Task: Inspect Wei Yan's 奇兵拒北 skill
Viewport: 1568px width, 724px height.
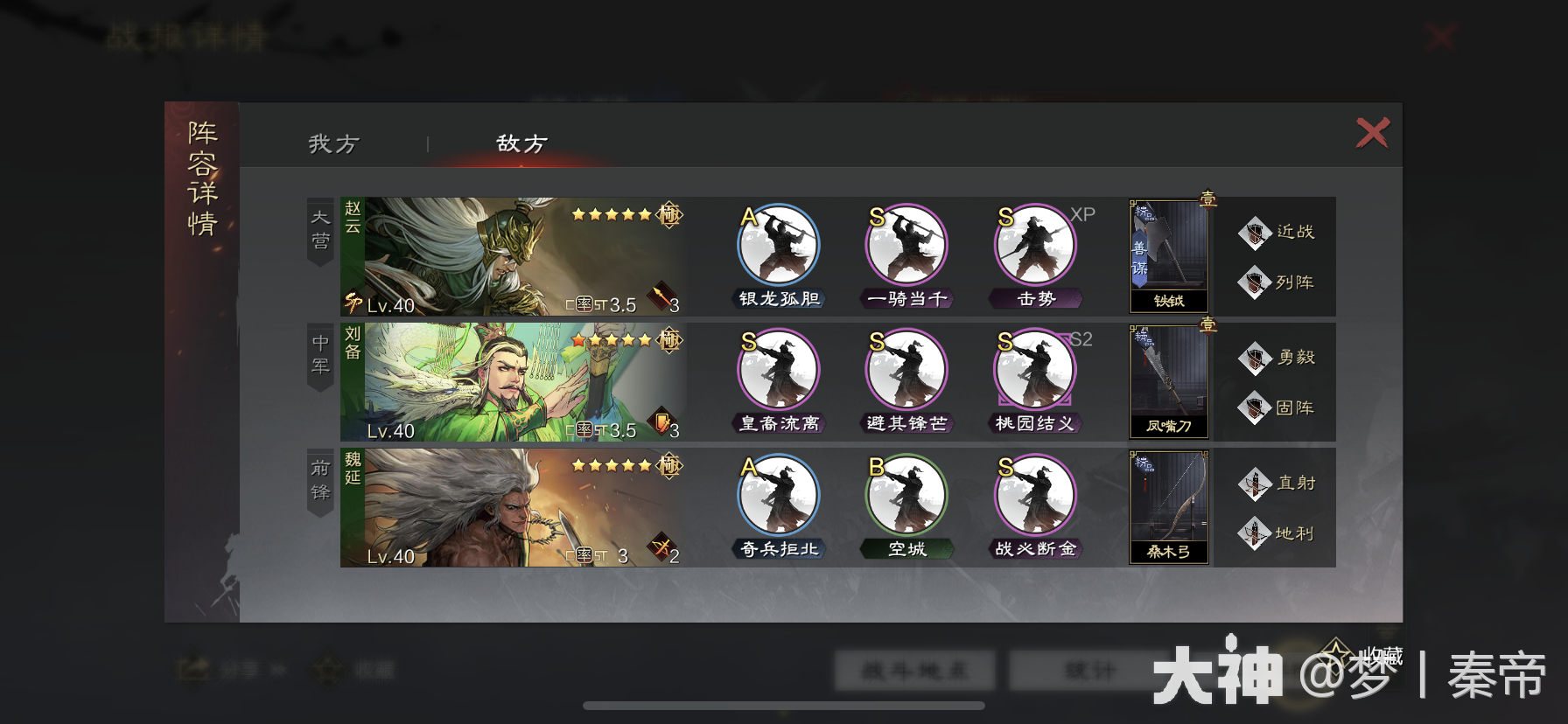Action: [777, 496]
